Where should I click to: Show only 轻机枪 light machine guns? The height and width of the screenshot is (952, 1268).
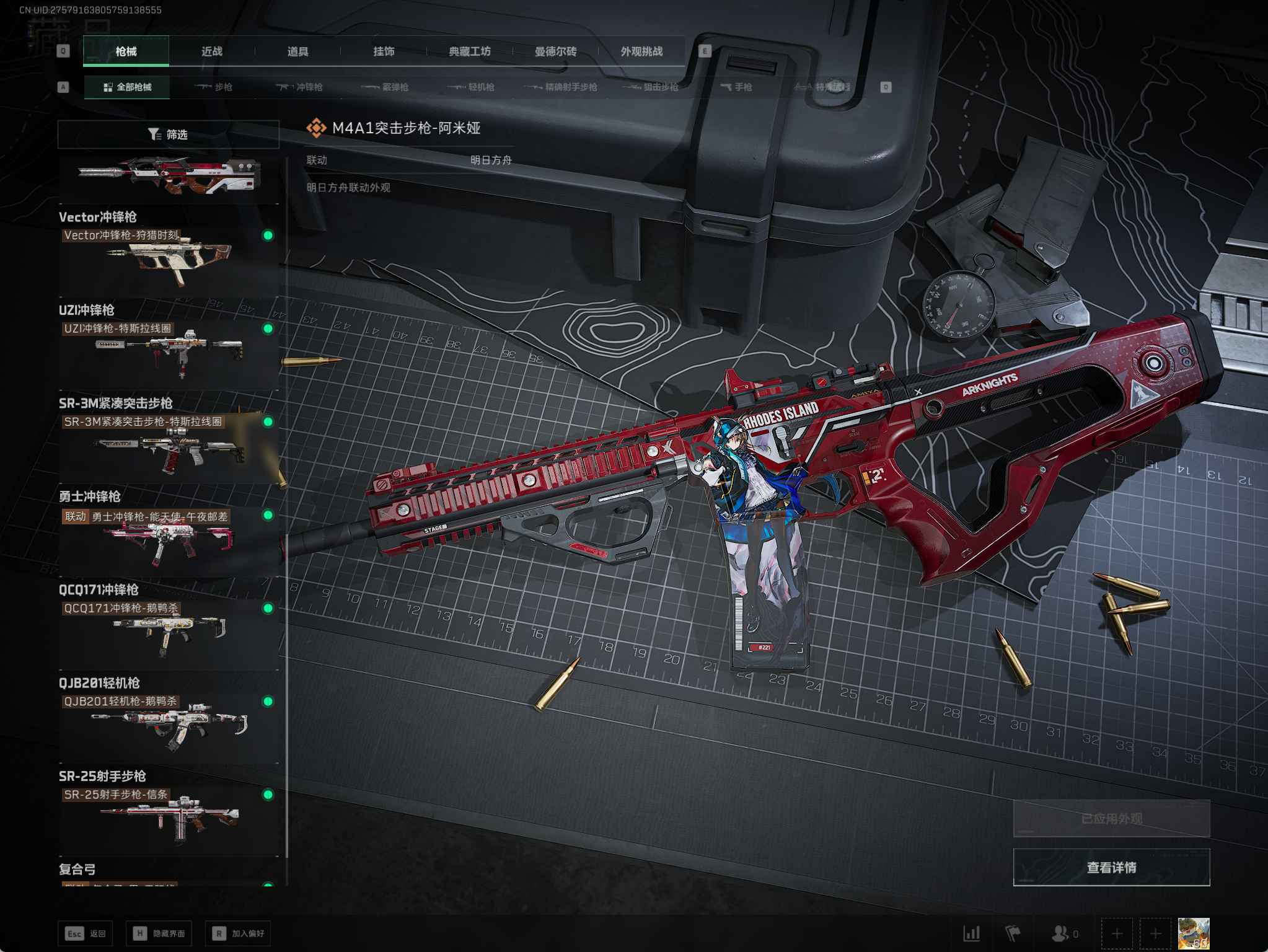click(472, 87)
